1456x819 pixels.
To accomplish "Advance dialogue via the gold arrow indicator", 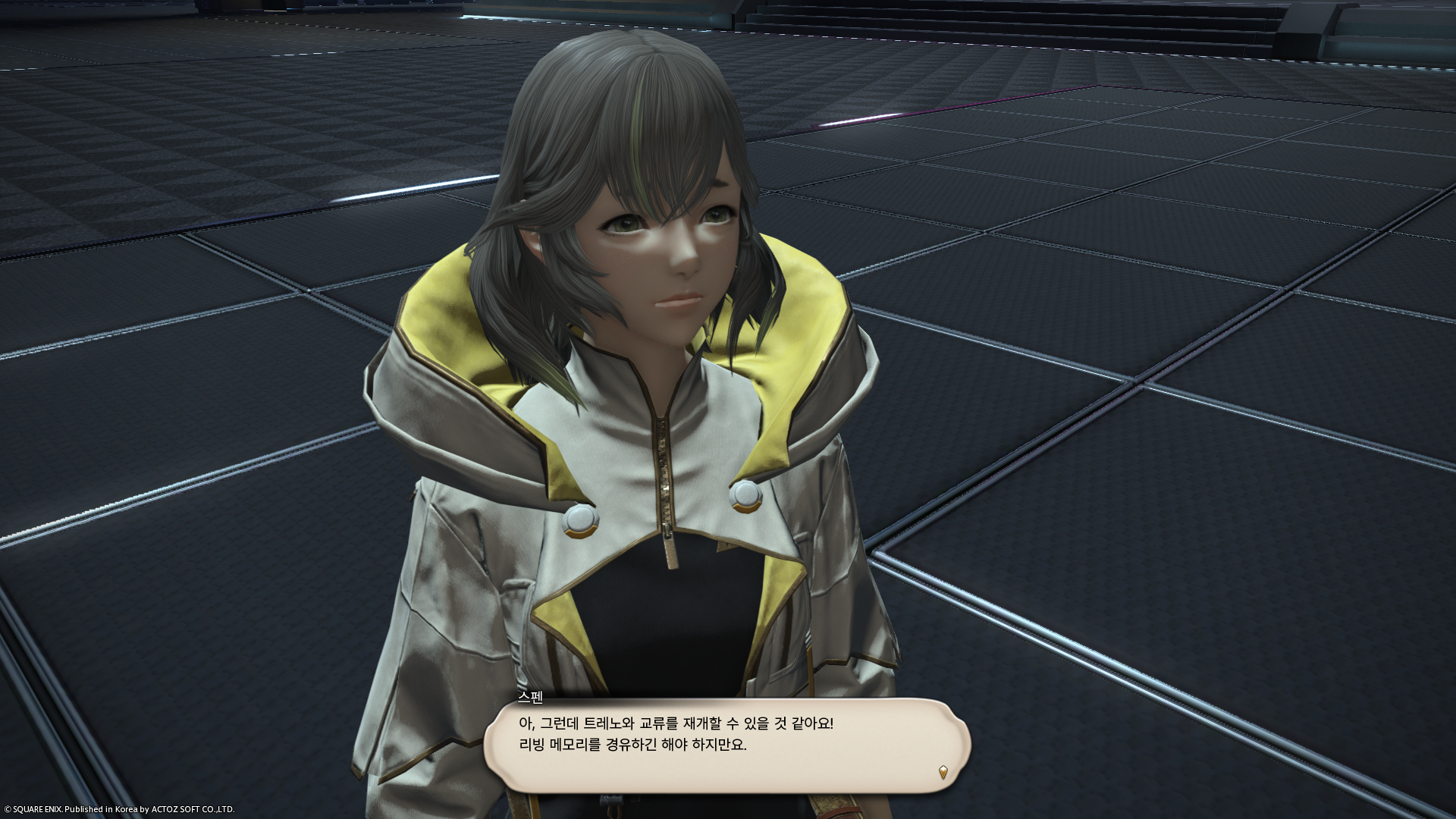I will point(943,772).
